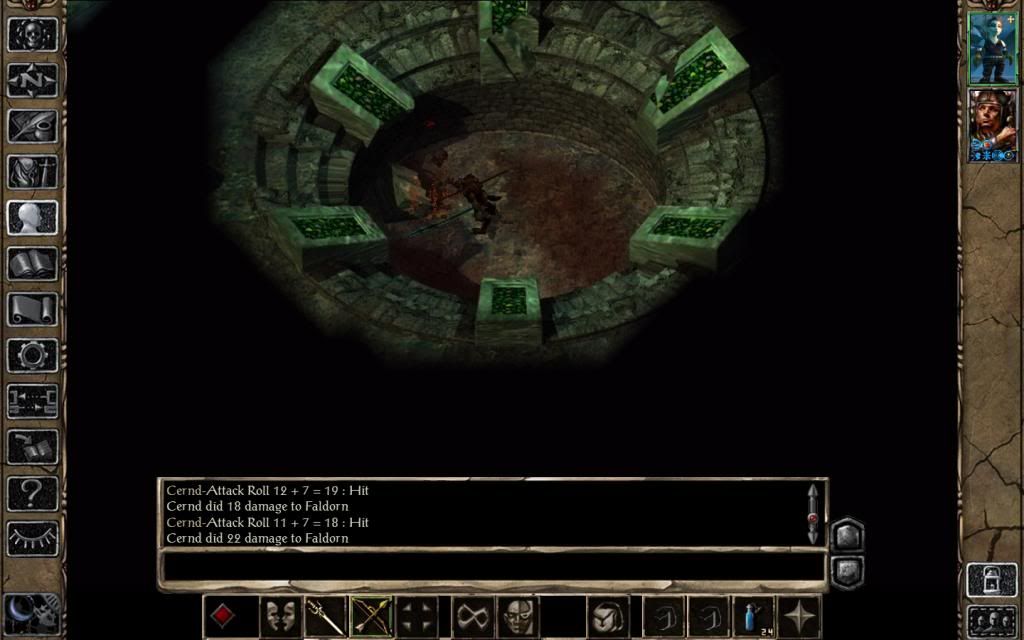Open the journal with the quill button

(32, 126)
